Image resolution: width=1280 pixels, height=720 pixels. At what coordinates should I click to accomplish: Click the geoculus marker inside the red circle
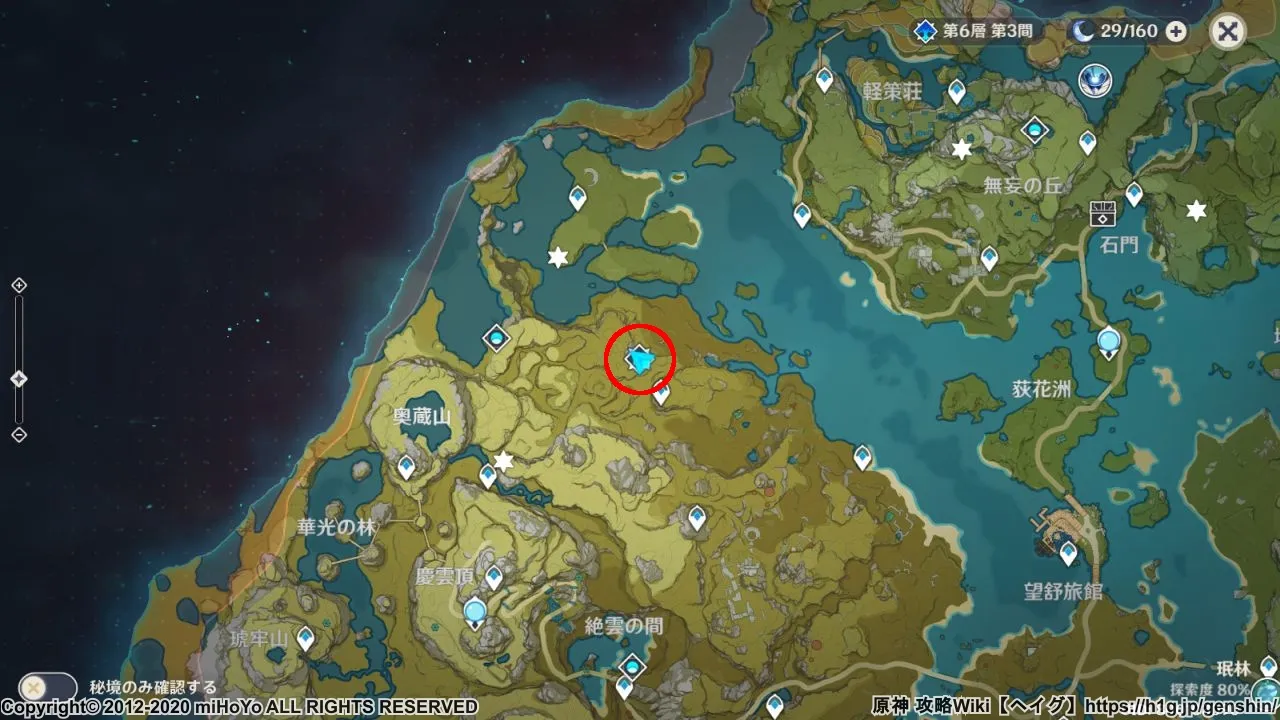[x=638, y=360]
